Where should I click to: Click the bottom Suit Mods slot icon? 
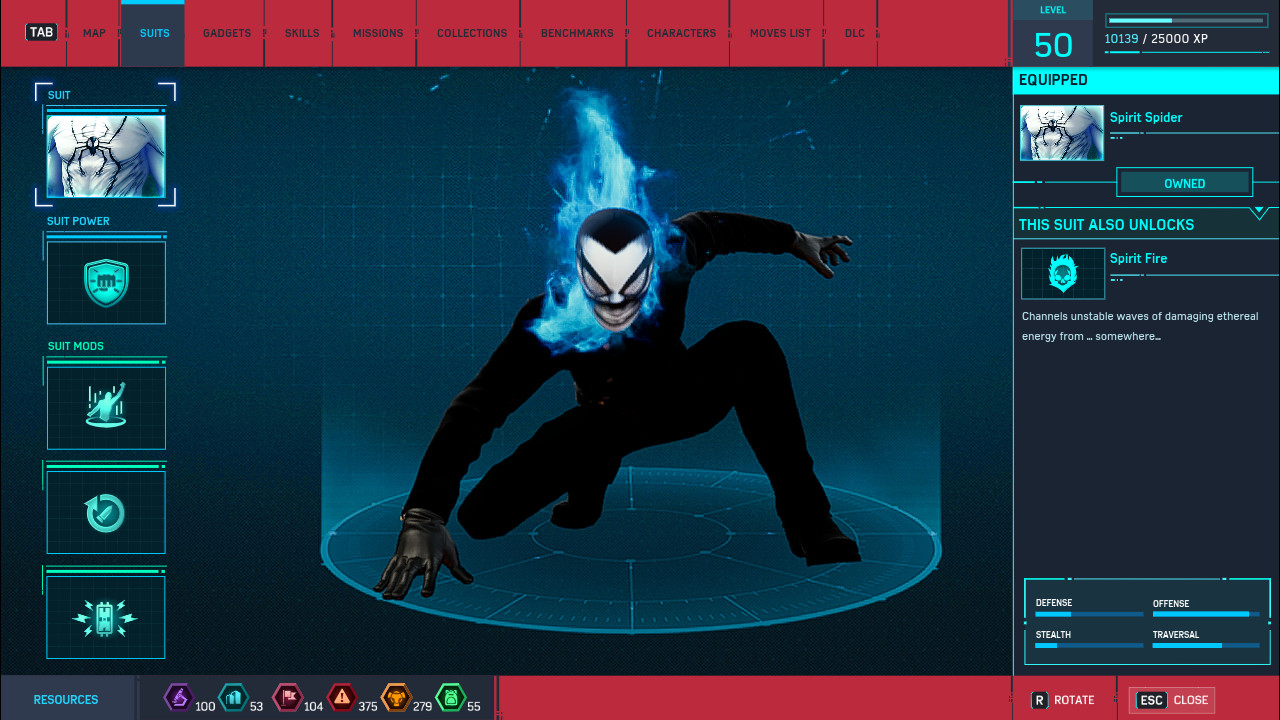[105, 617]
